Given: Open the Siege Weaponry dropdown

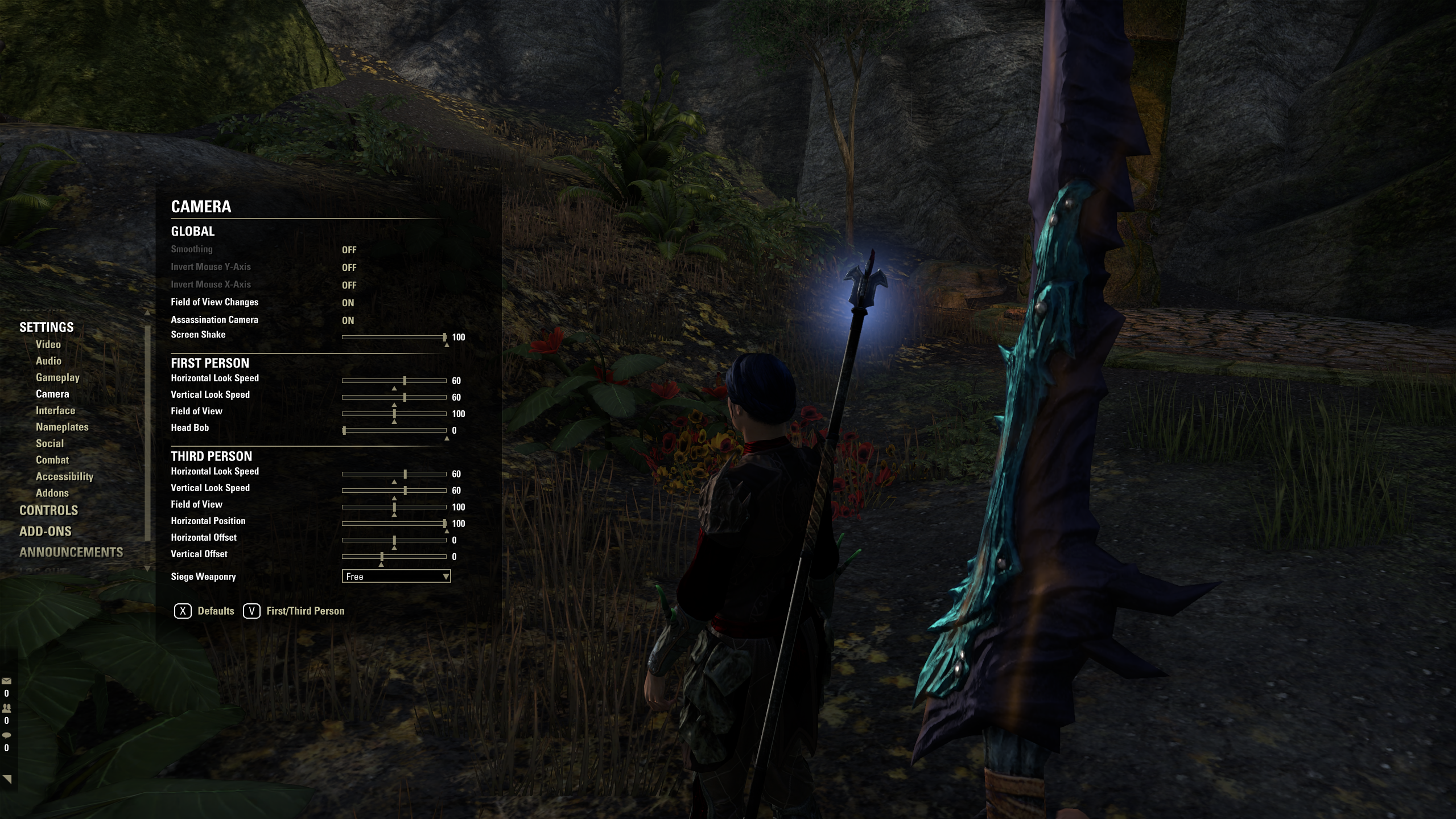Looking at the screenshot, I should (397, 576).
